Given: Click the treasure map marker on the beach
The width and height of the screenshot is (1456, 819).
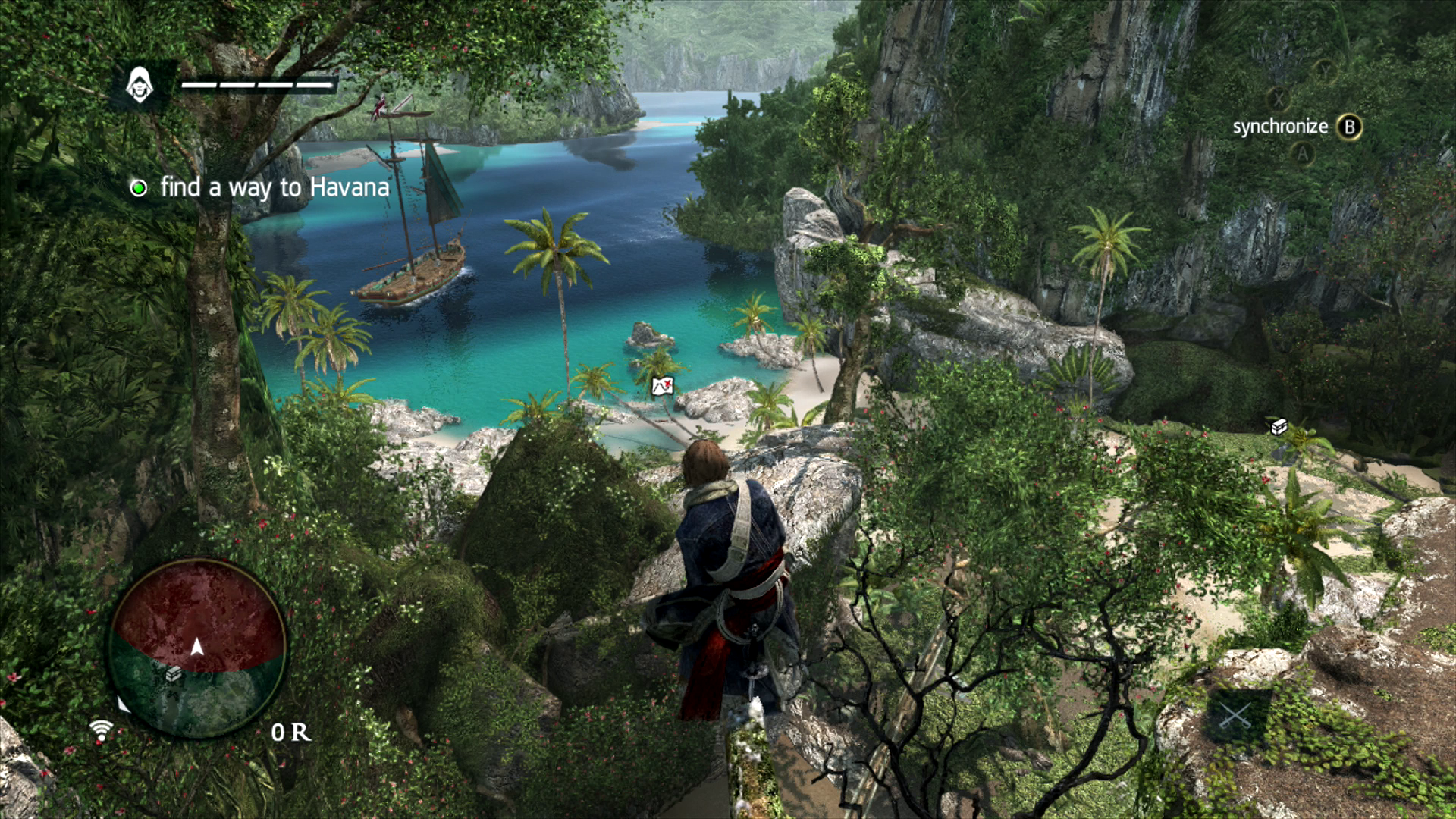Looking at the screenshot, I should point(663,386).
